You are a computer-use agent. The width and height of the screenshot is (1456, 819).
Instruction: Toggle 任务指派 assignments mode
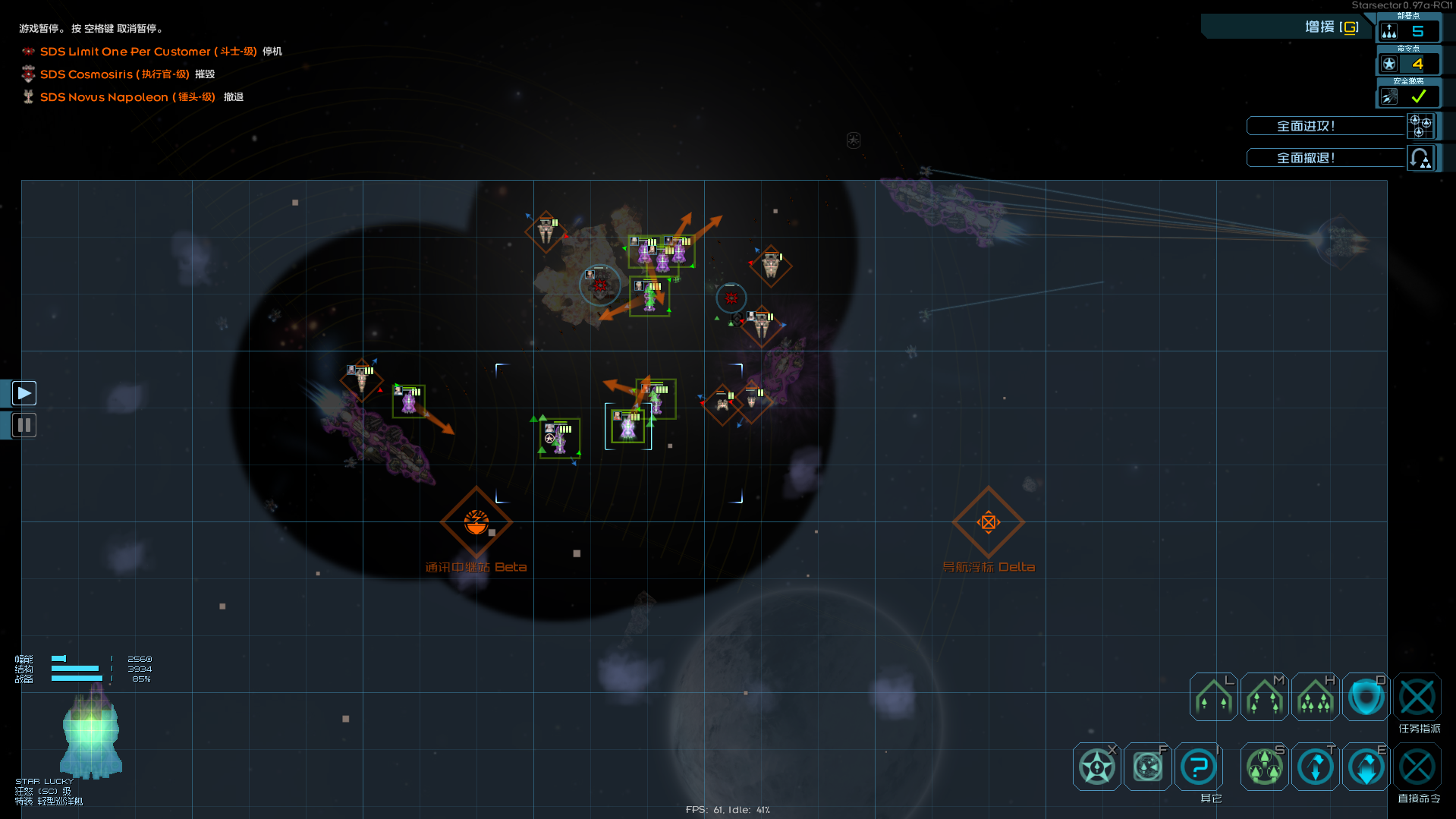[x=1417, y=696]
